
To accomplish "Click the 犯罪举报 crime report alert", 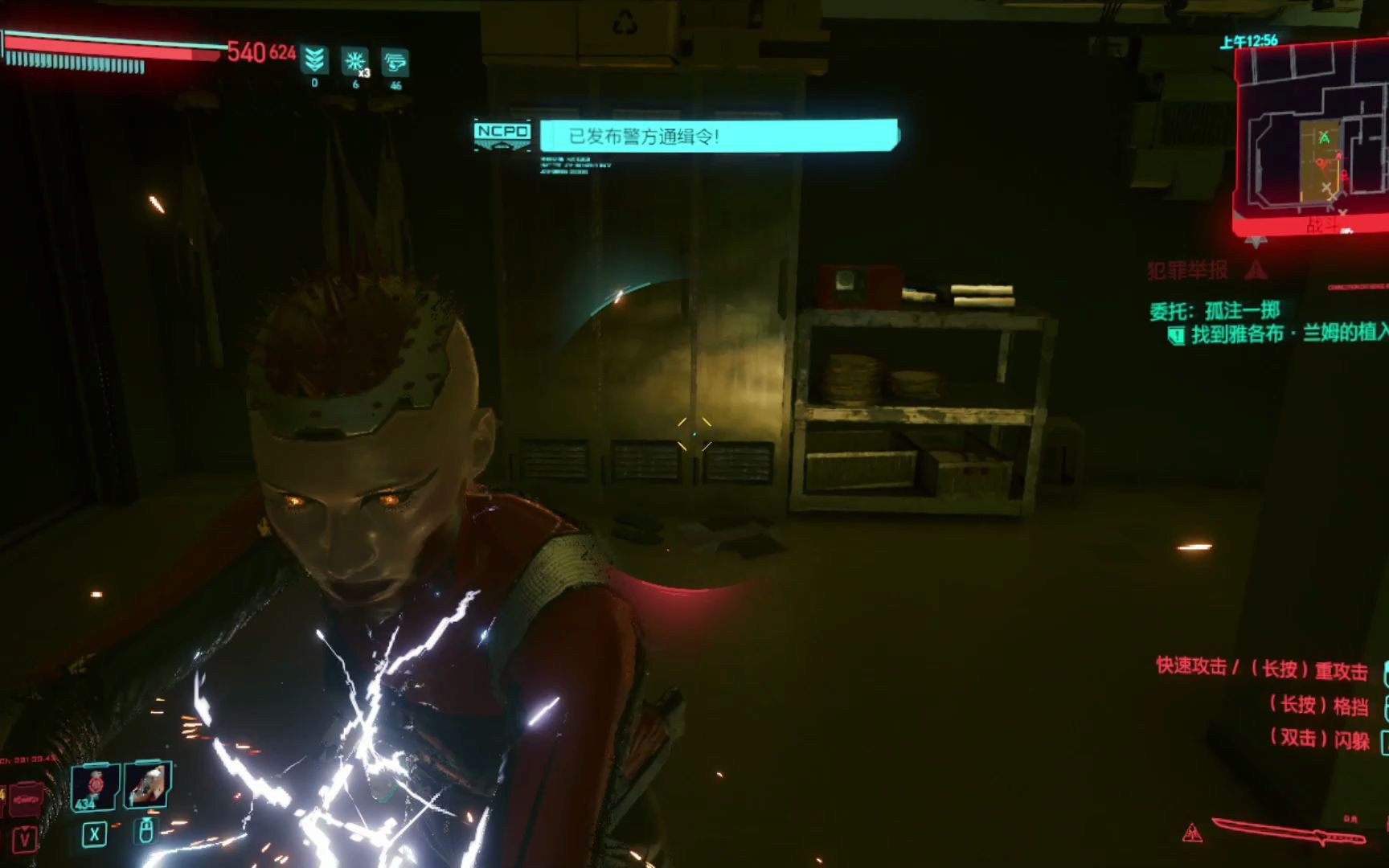I will point(1188,271).
